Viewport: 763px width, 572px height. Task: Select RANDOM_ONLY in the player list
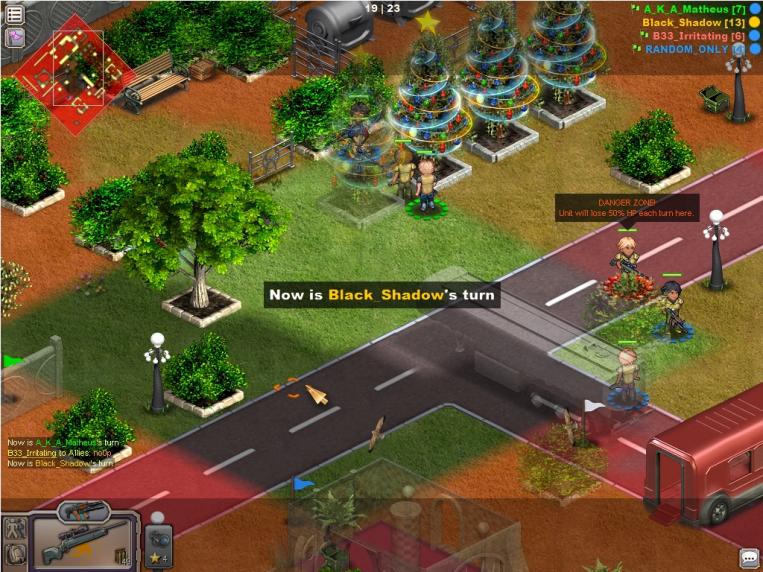(x=688, y=48)
